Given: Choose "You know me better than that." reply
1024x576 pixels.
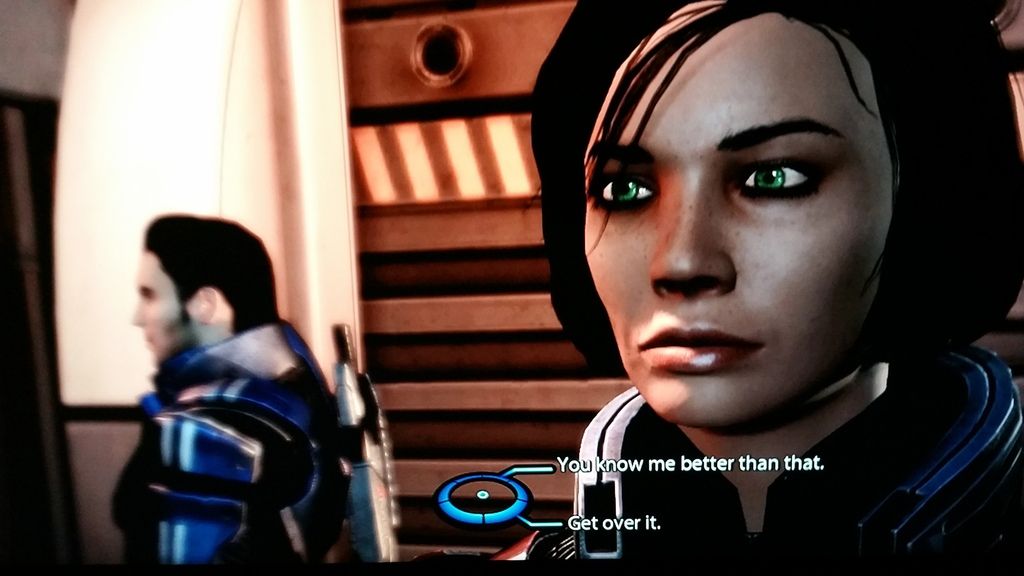Looking at the screenshot, I should (x=689, y=464).
